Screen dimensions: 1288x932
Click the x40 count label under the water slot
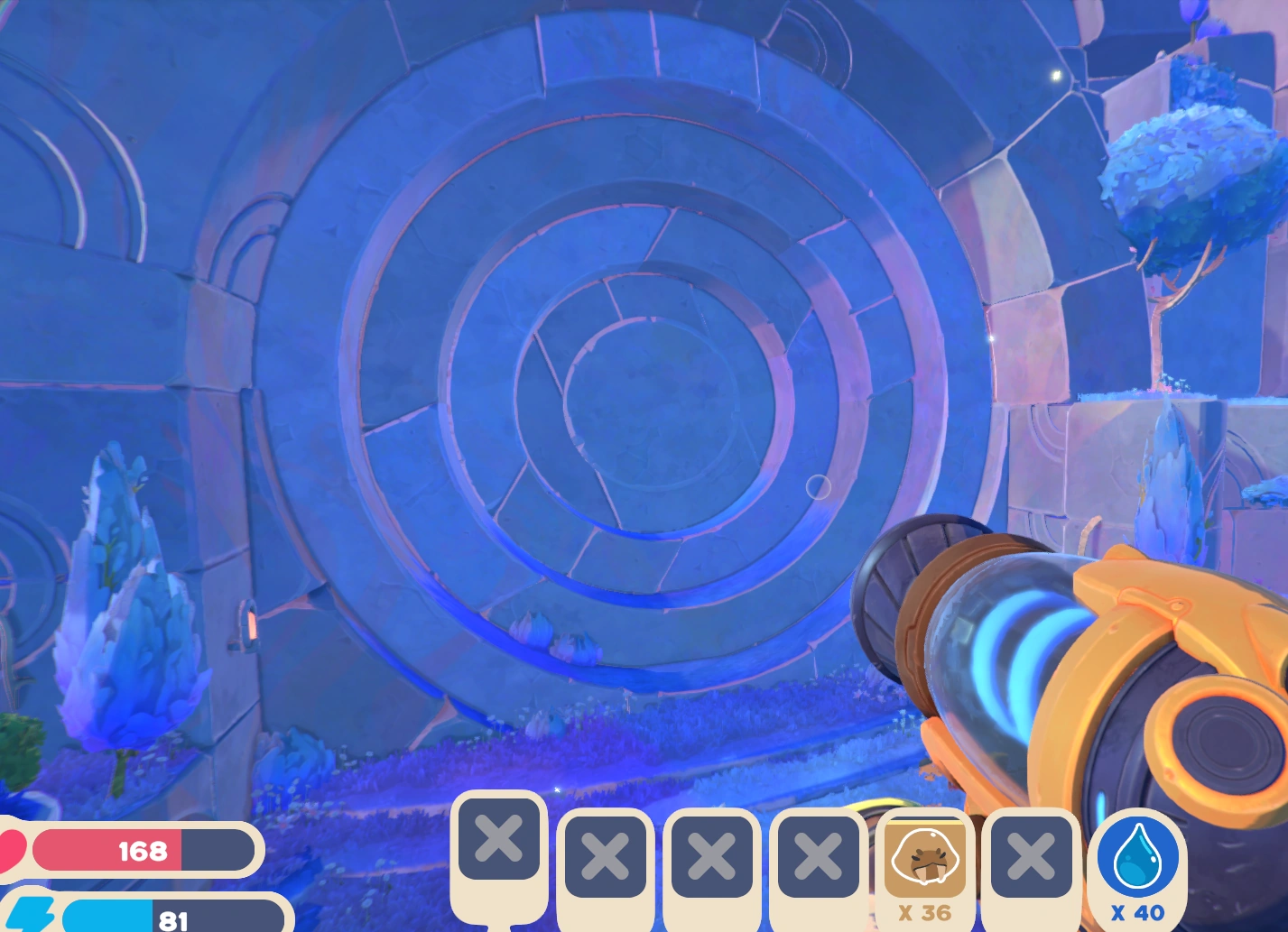tap(1135, 913)
